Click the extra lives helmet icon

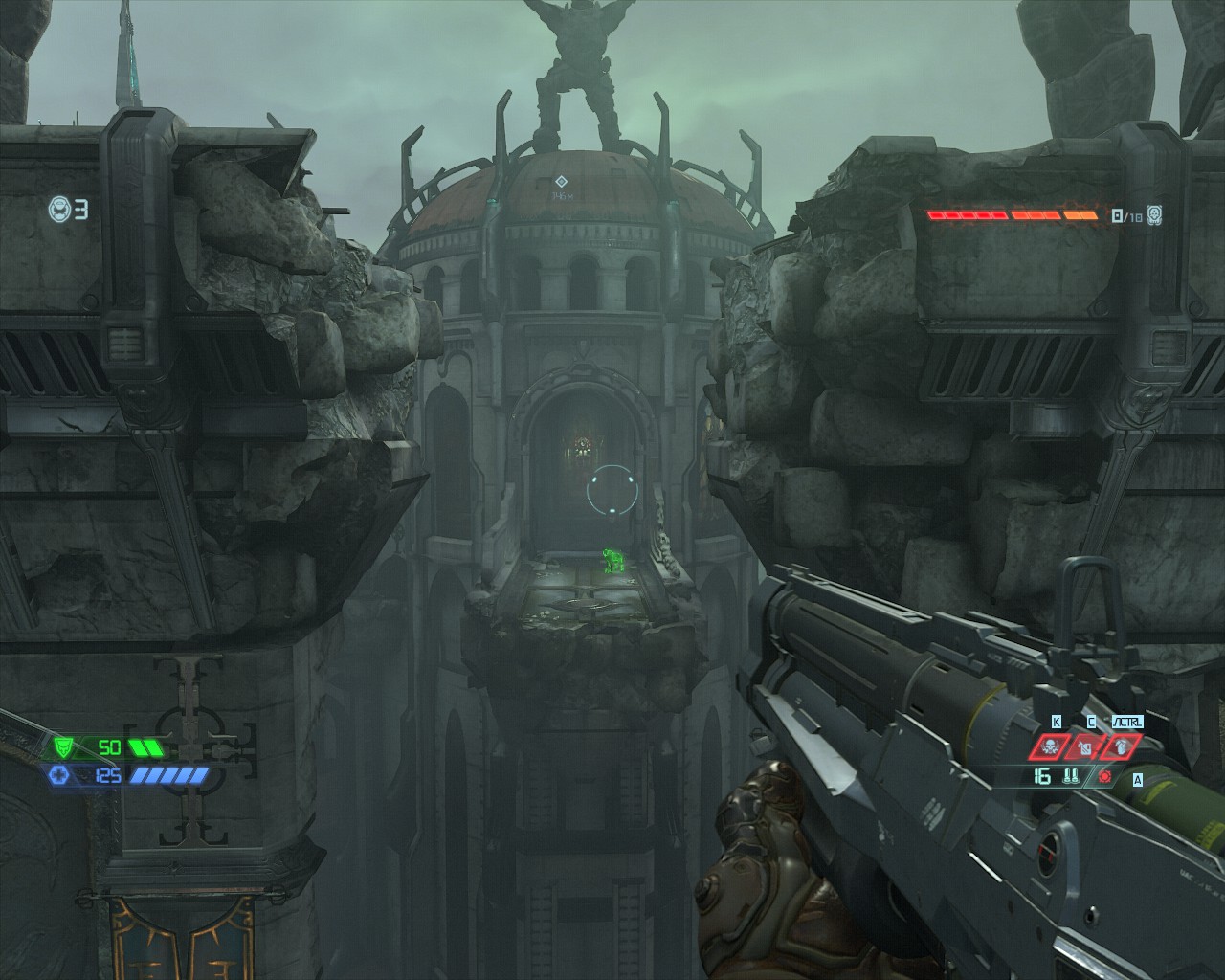[x=59, y=208]
